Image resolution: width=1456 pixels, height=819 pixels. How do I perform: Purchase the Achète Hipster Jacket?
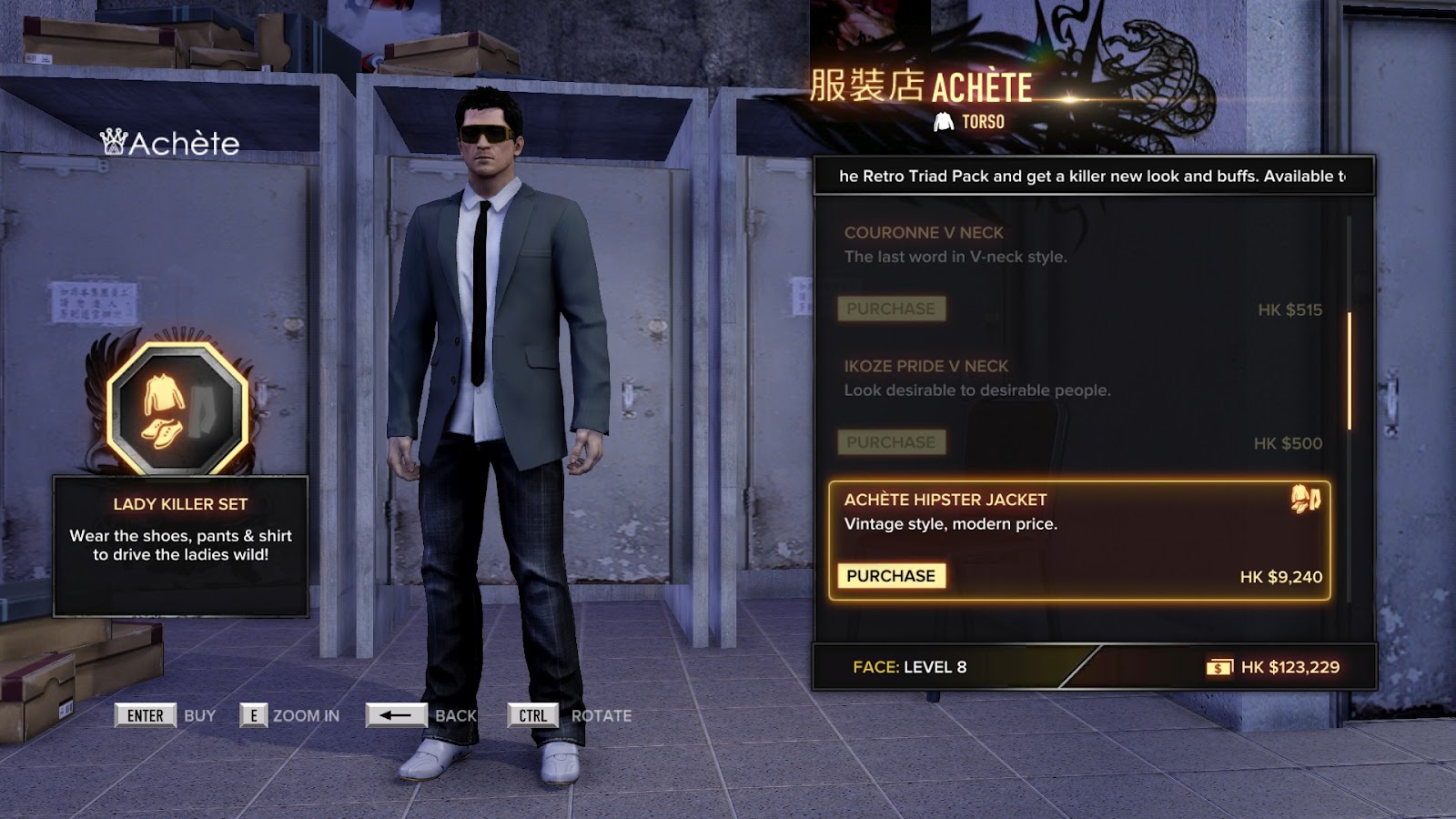892,574
